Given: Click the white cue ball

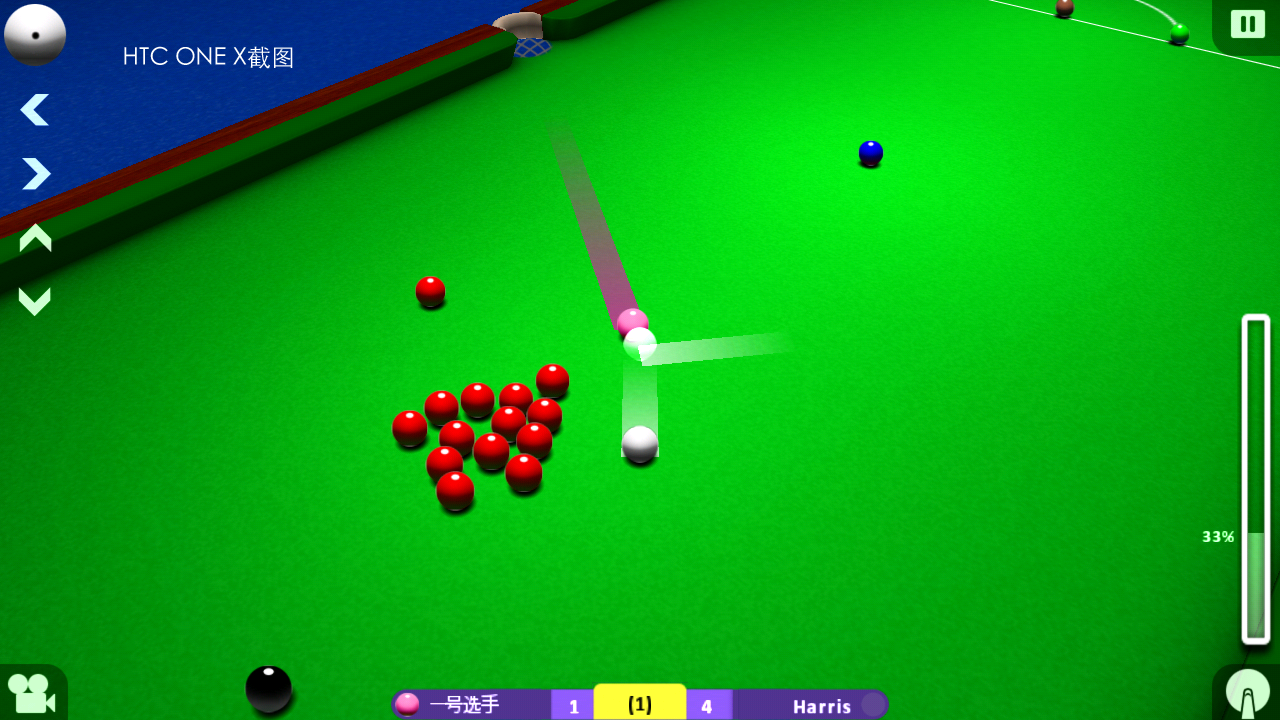Looking at the screenshot, I should click(639, 446).
